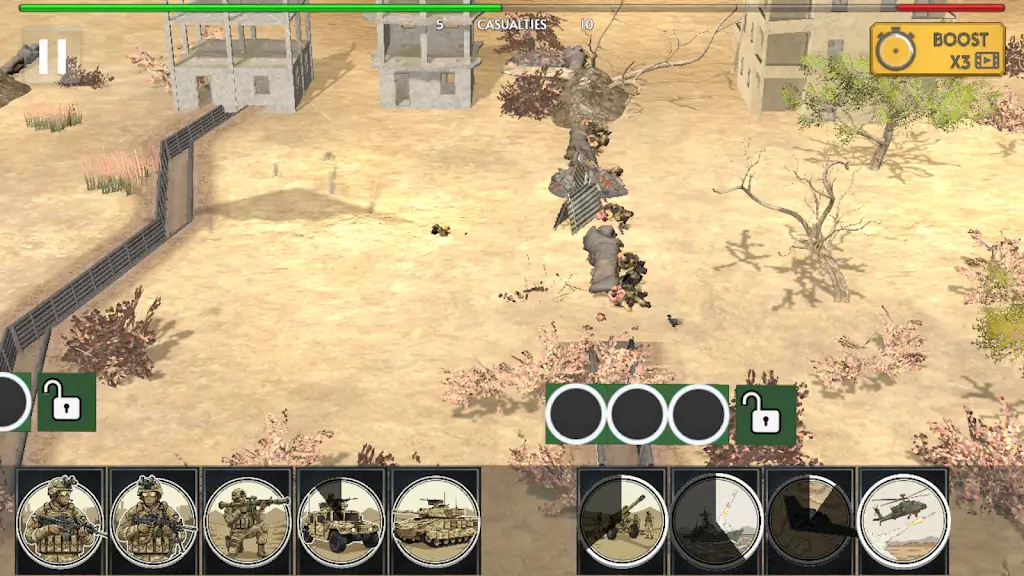
Task: Call in the stealth bomber airstrike
Action: [x=810, y=520]
